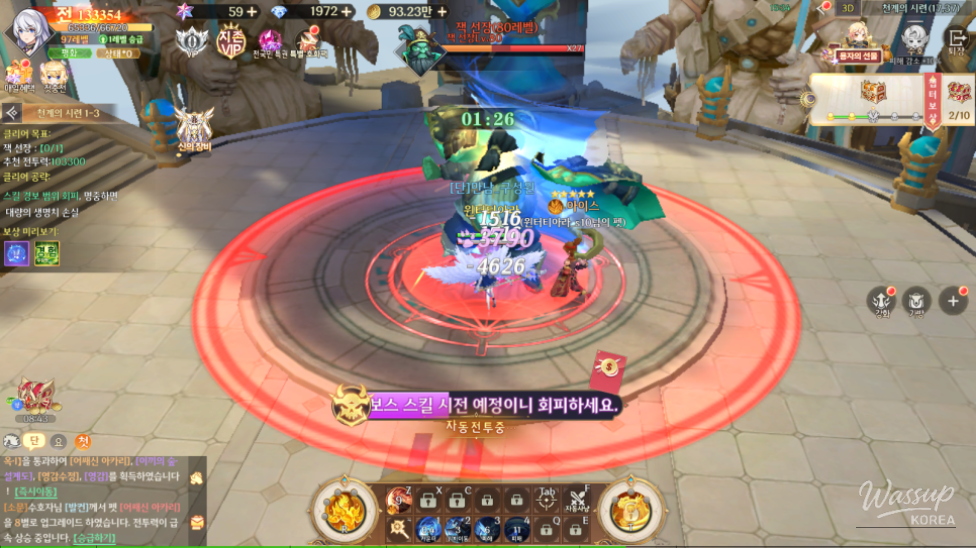Expand more options with the round plus button
976x548 pixels.
tap(950, 300)
